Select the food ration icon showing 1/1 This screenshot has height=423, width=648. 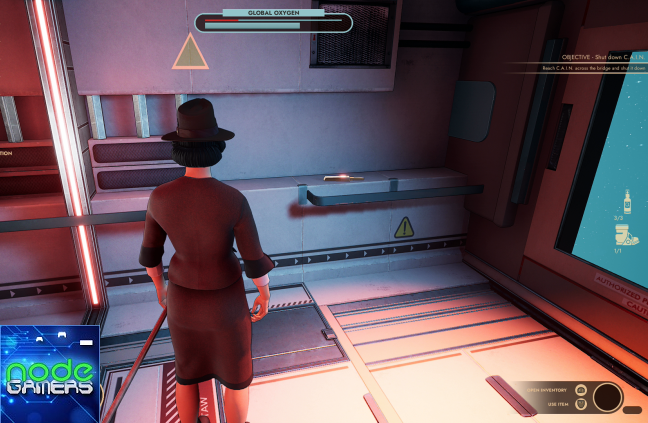click(x=627, y=236)
